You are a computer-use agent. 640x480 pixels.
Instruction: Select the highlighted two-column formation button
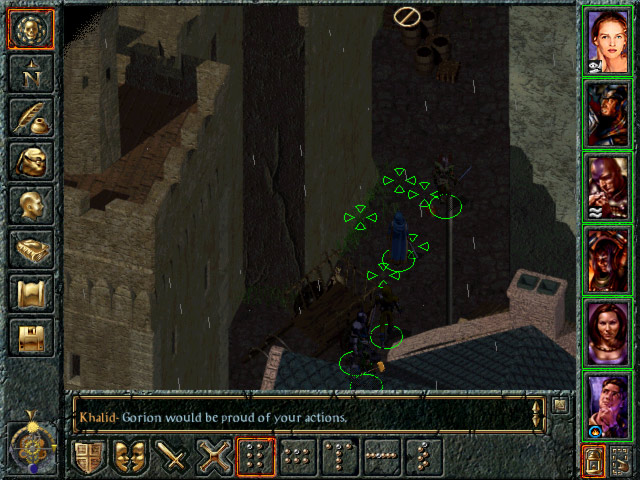click(x=258, y=456)
